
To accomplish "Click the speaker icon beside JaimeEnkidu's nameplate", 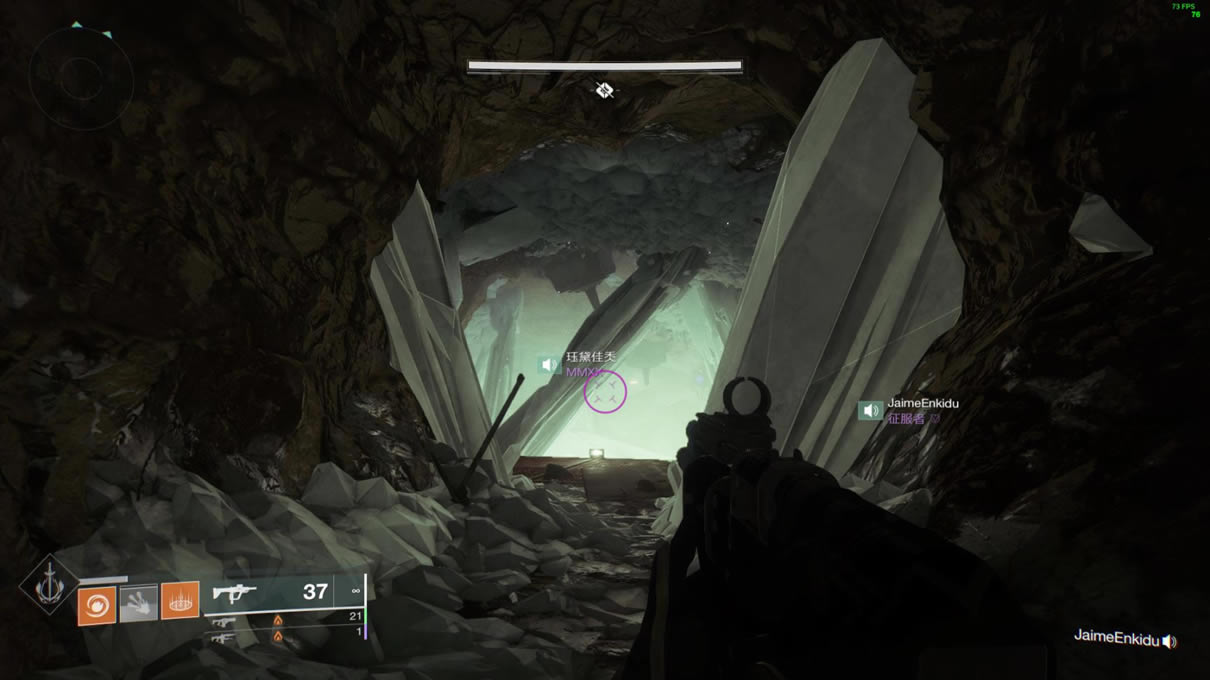I will click(870, 411).
